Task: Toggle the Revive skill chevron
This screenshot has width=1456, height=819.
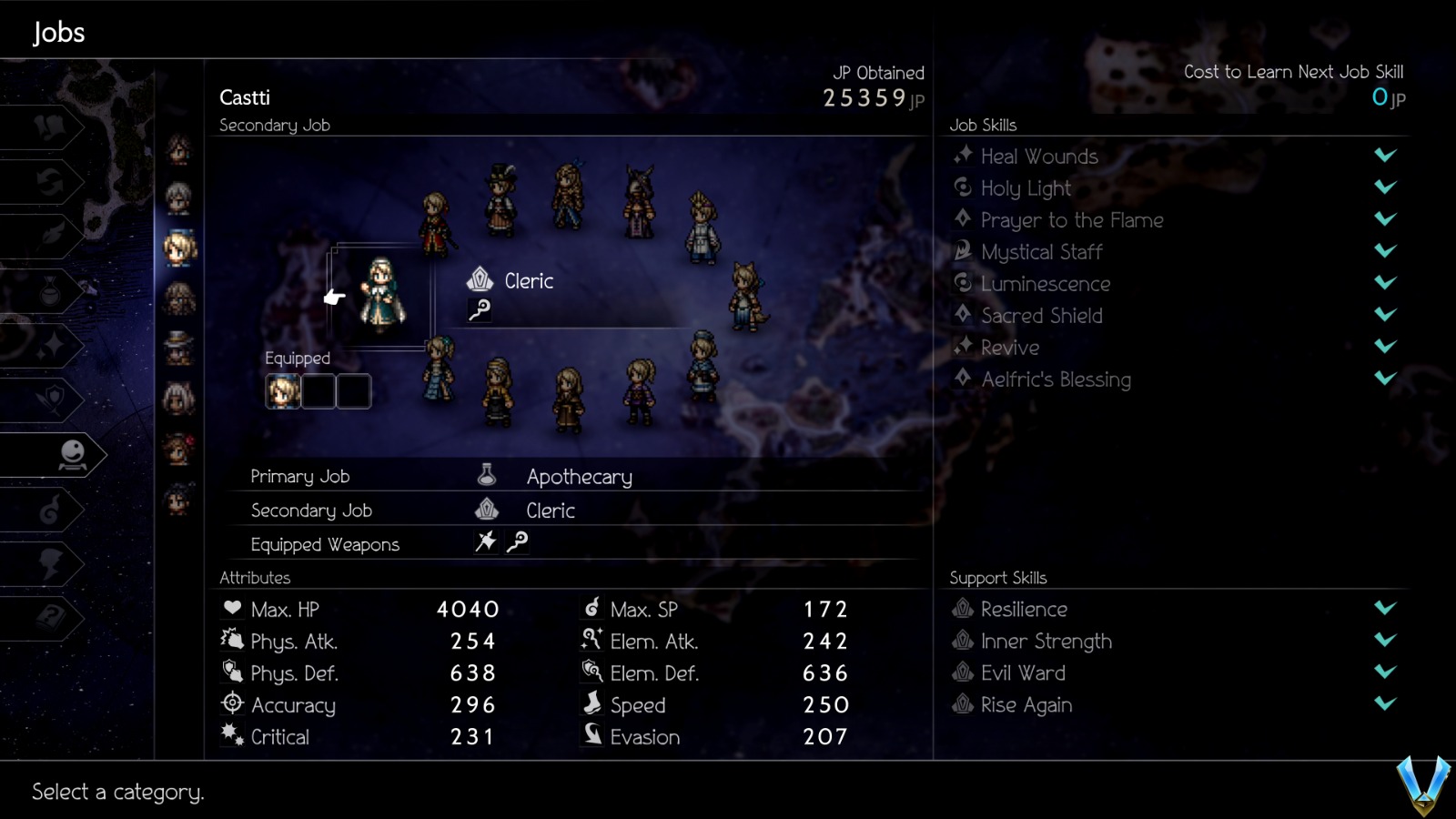Action: (1384, 347)
